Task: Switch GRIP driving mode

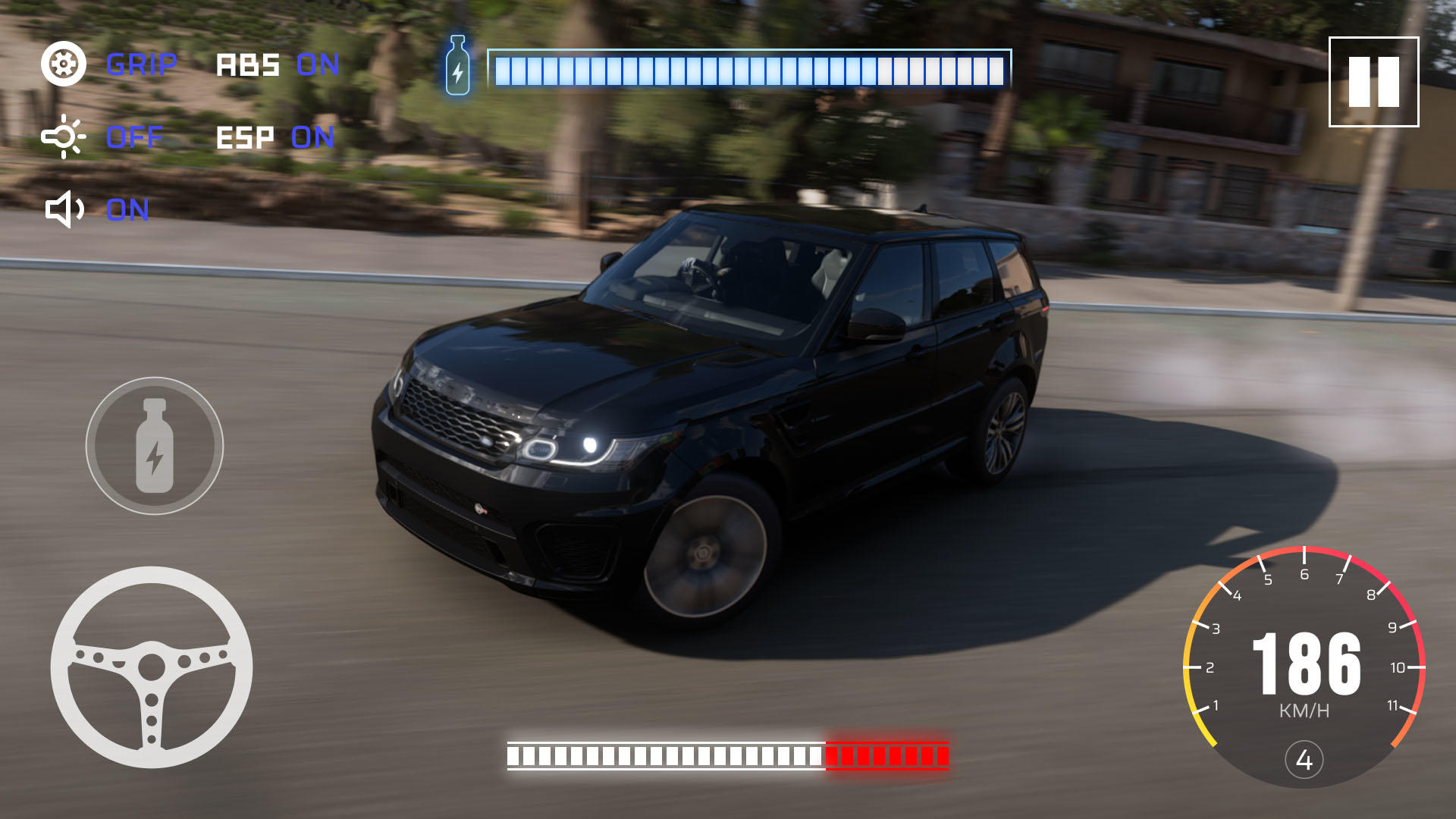Action: (x=143, y=64)
